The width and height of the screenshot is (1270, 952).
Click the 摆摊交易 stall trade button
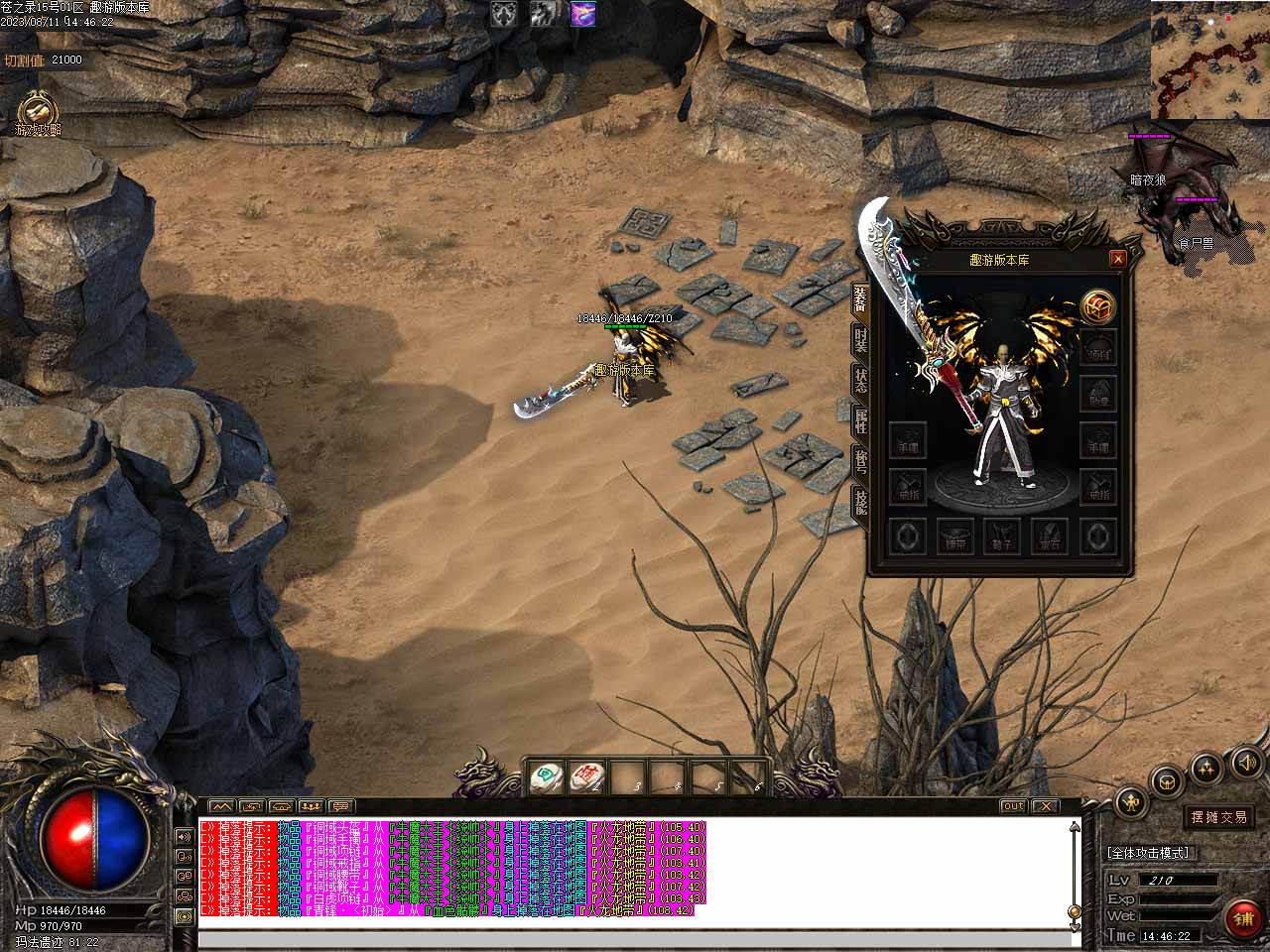[x=1219, y=817]
